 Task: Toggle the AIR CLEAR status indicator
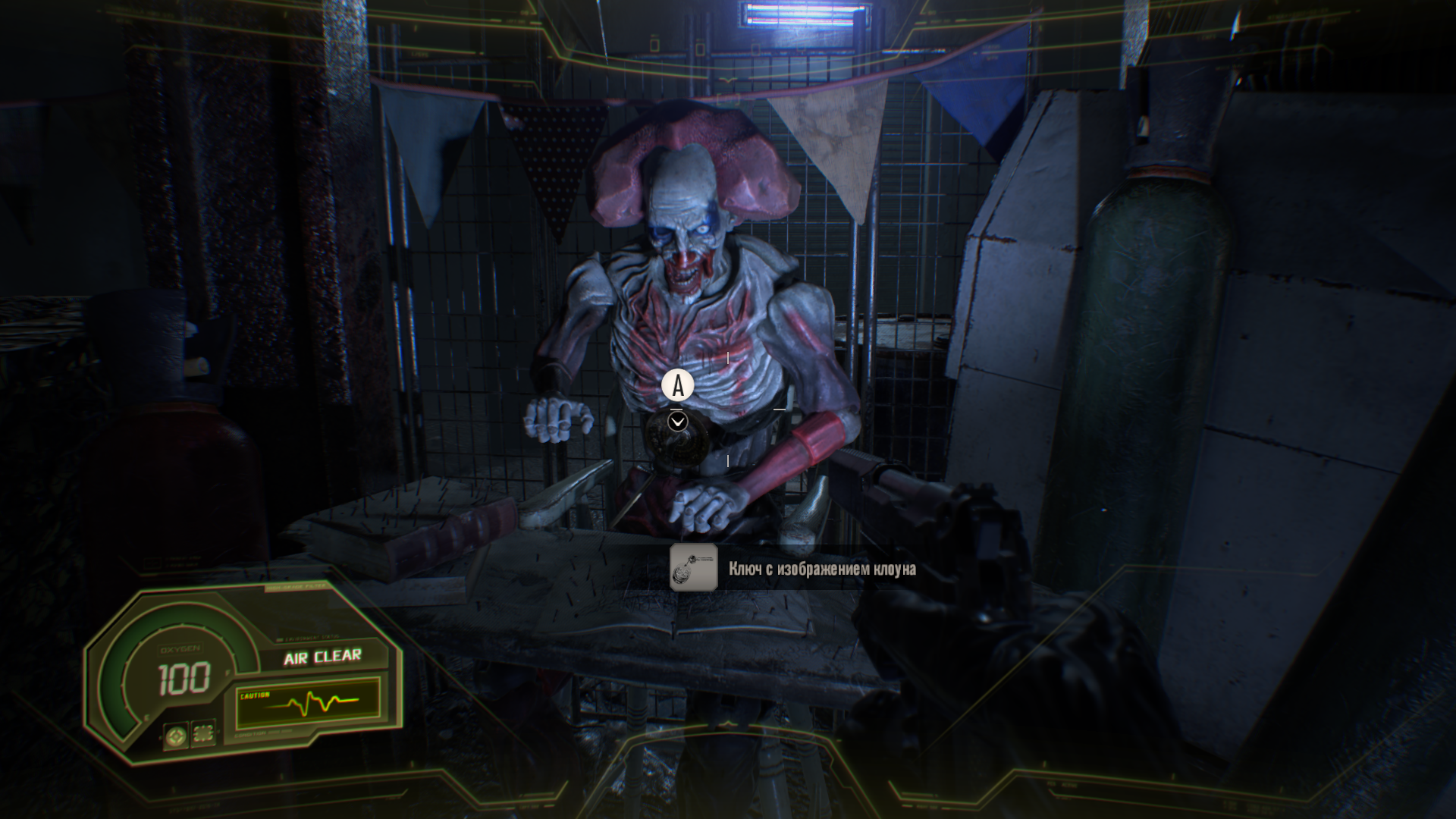[322, 657]
